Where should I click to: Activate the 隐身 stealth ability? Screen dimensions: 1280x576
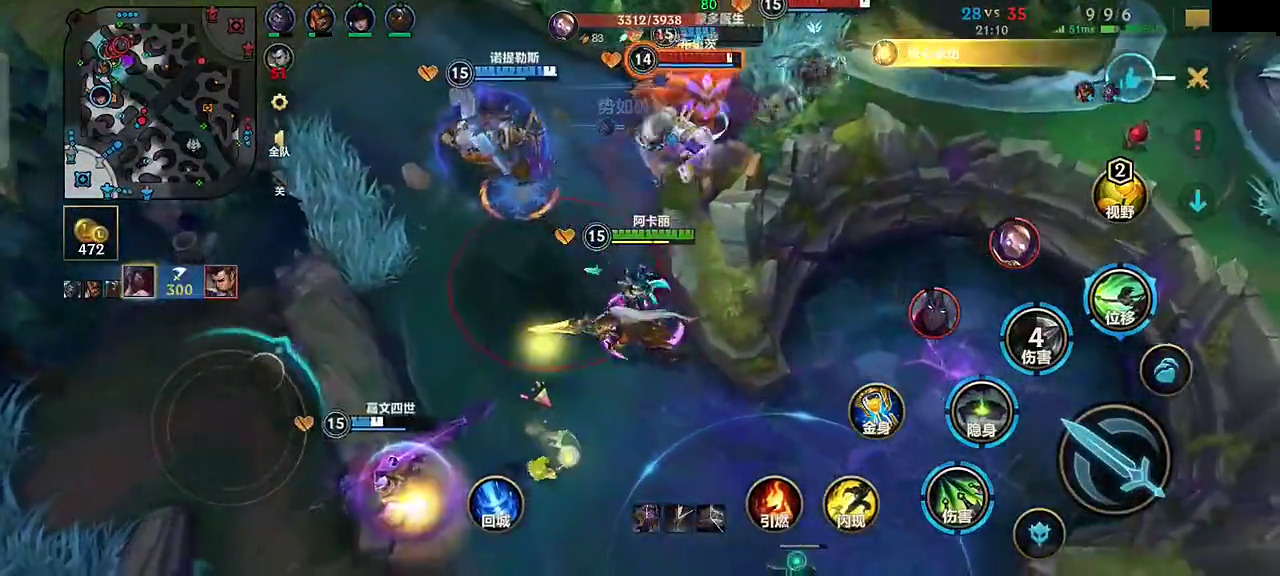[x=981, y=411]
